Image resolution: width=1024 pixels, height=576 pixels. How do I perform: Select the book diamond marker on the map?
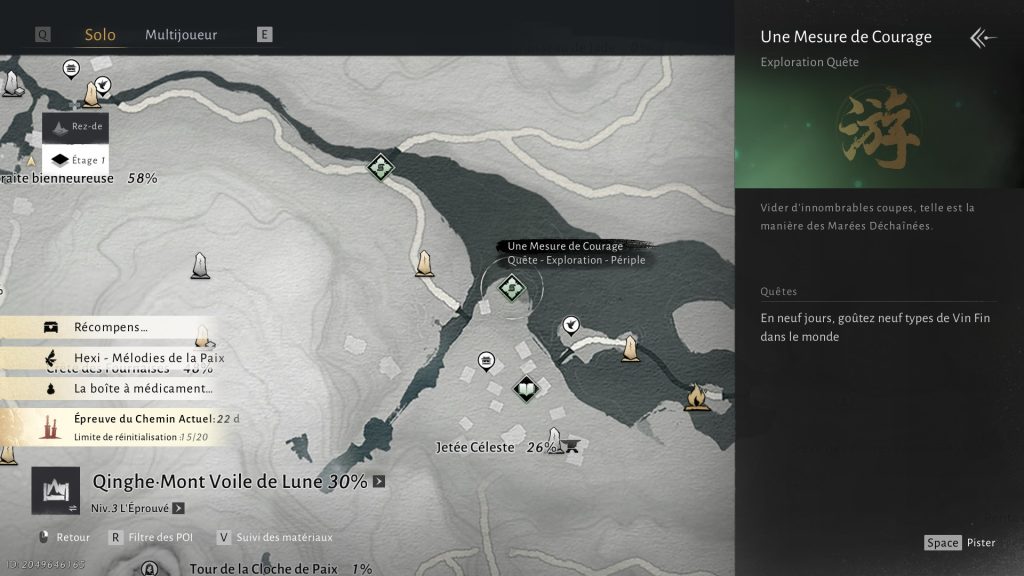pyautogui.click(x=526, y=388)
